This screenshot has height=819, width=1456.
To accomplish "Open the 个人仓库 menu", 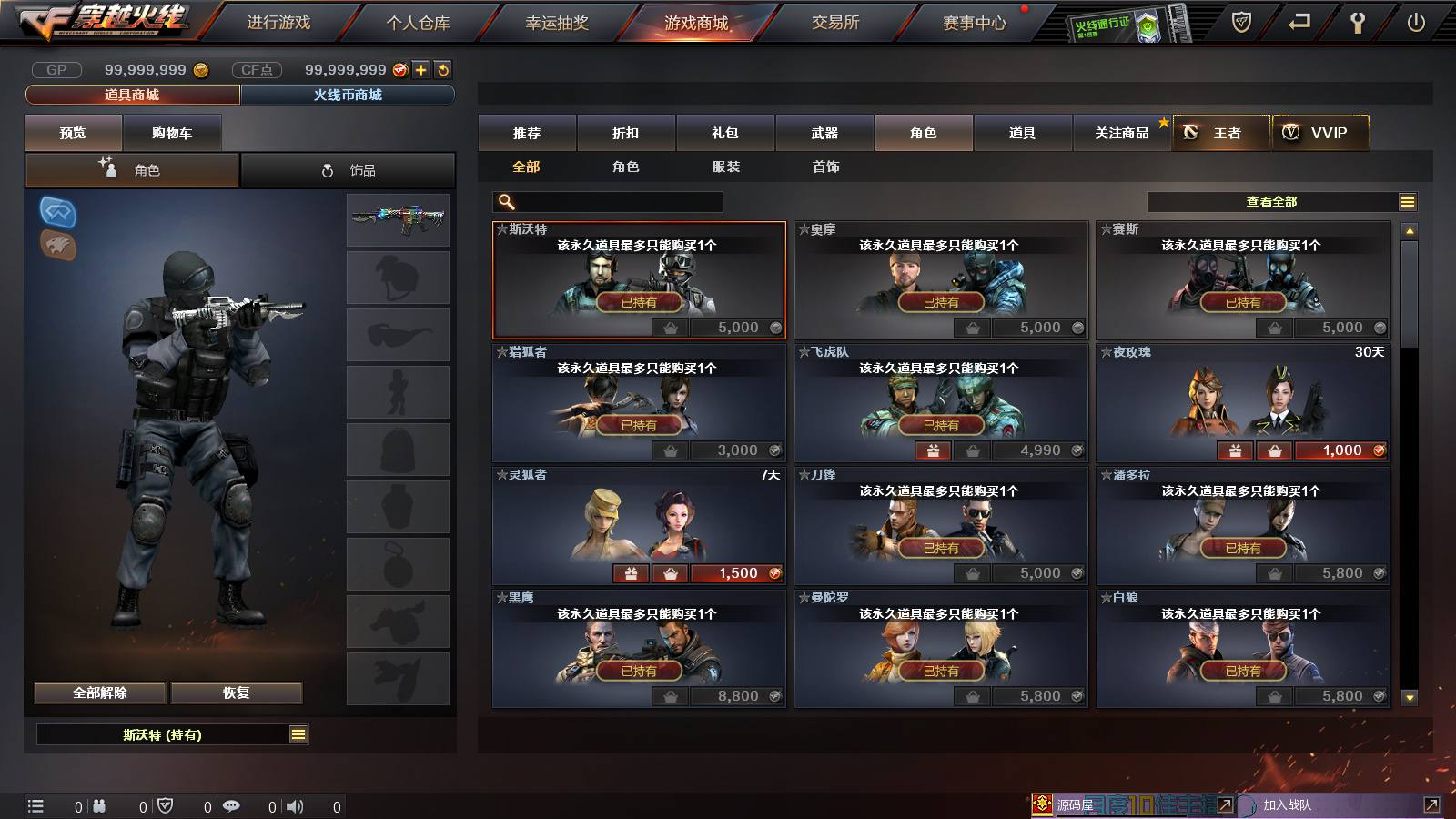I will [418, 23].
